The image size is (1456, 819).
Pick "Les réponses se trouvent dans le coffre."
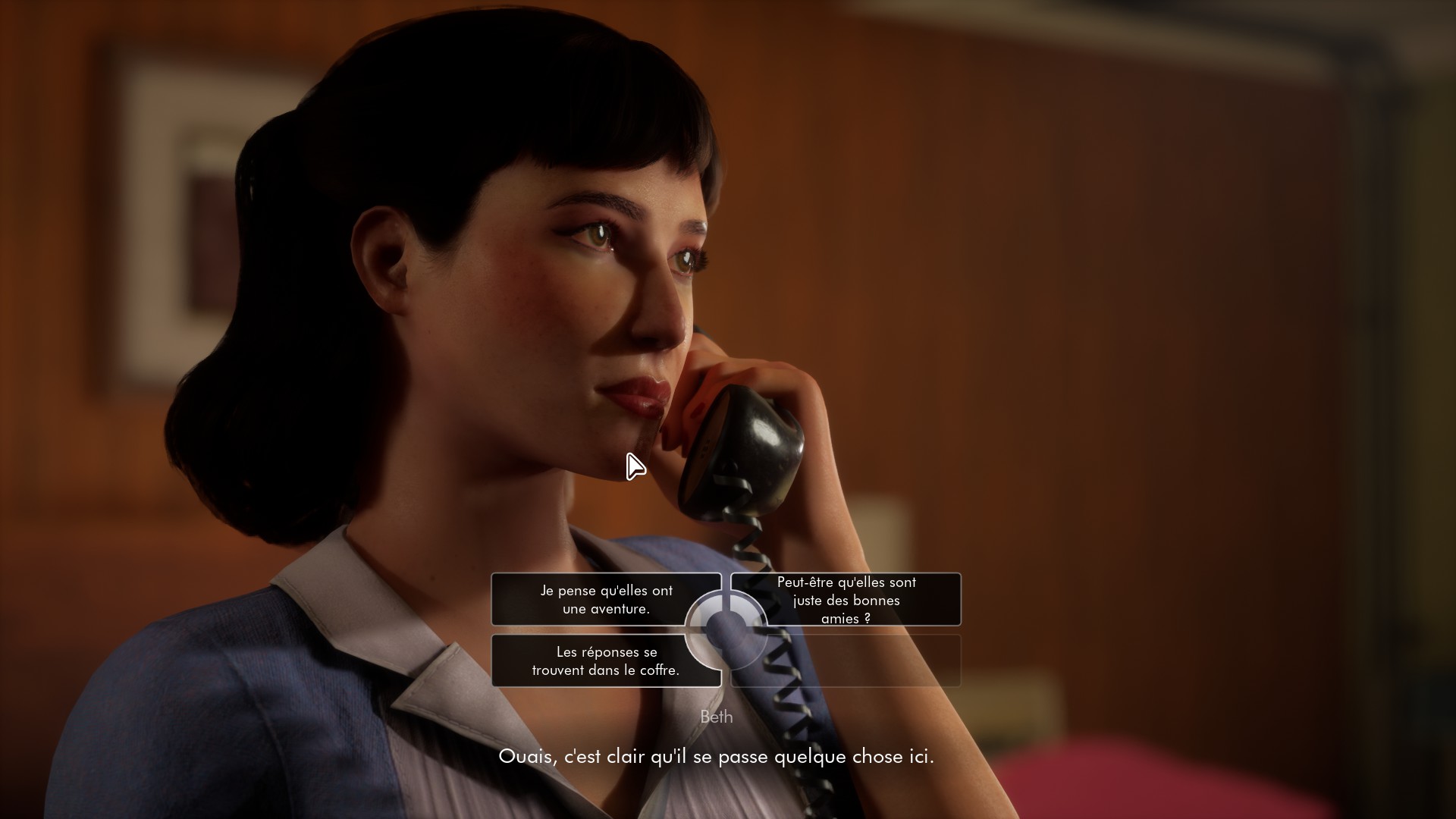point(605,661)
